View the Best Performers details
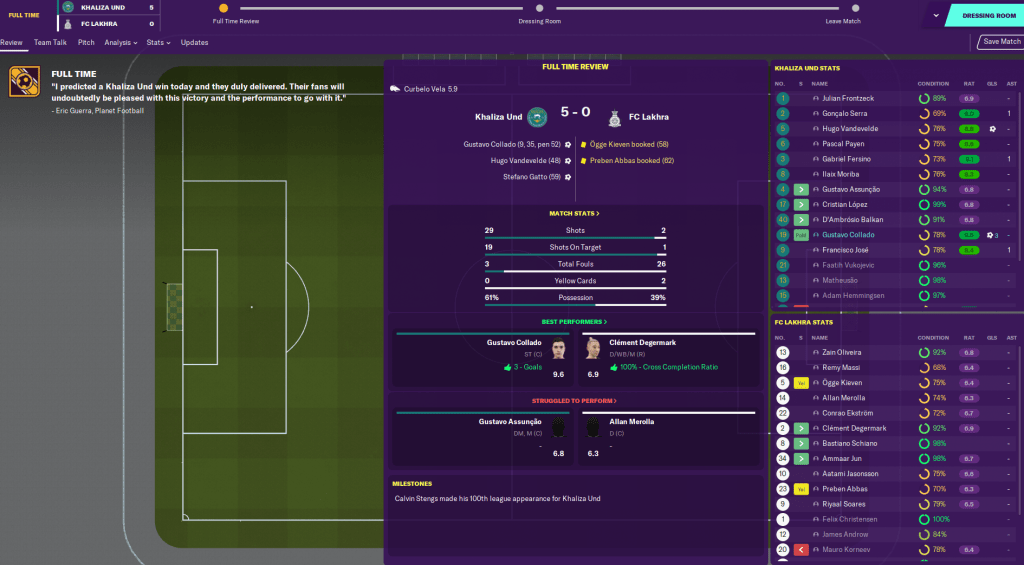Image resolution: width=1024 pixels, height=565 pixels. pyautogui.click(x=574, y=322)
